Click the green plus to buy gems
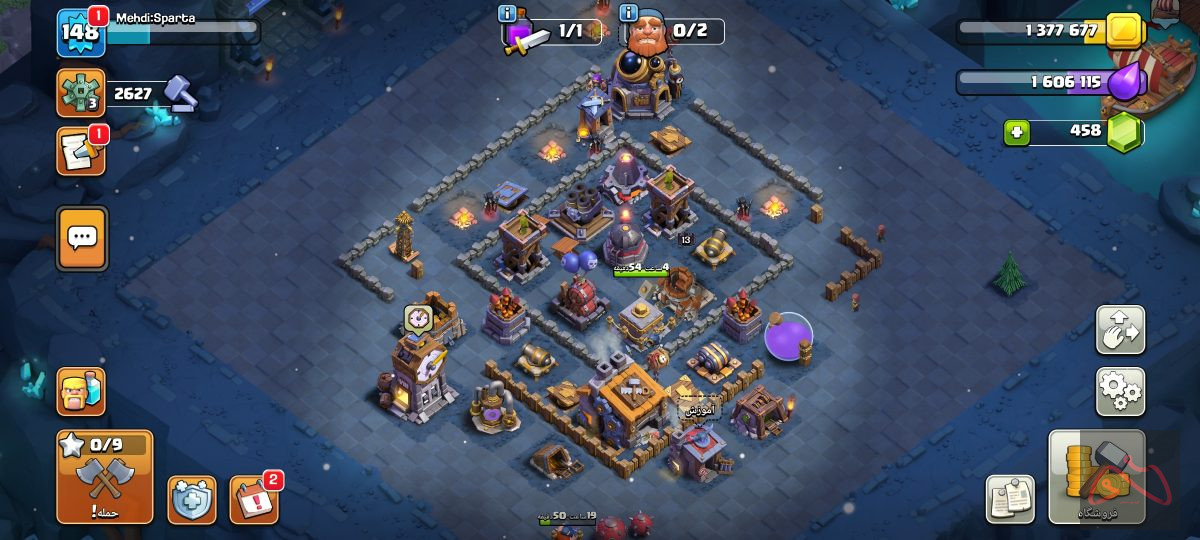 [1017, 132]
